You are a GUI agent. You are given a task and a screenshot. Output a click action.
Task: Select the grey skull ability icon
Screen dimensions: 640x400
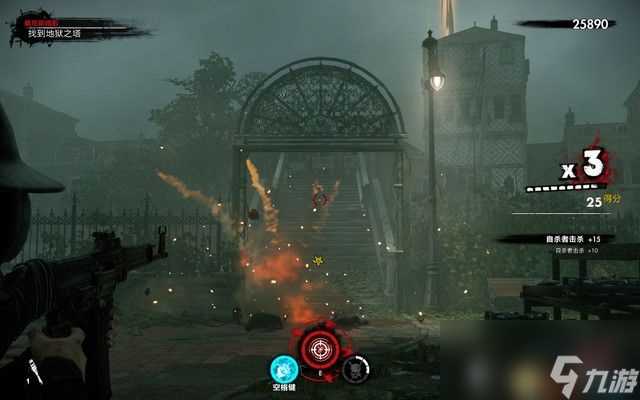coord(354,368)
